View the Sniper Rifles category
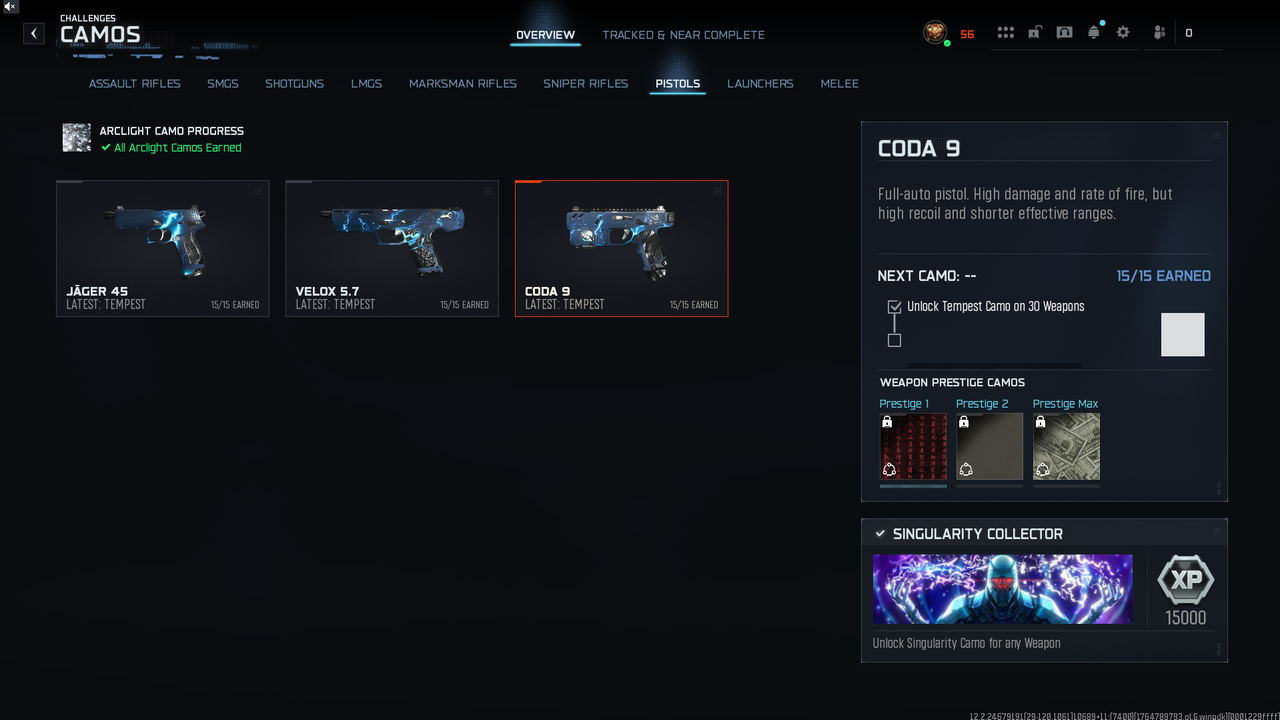The image size is (1280, 720). 585,84
